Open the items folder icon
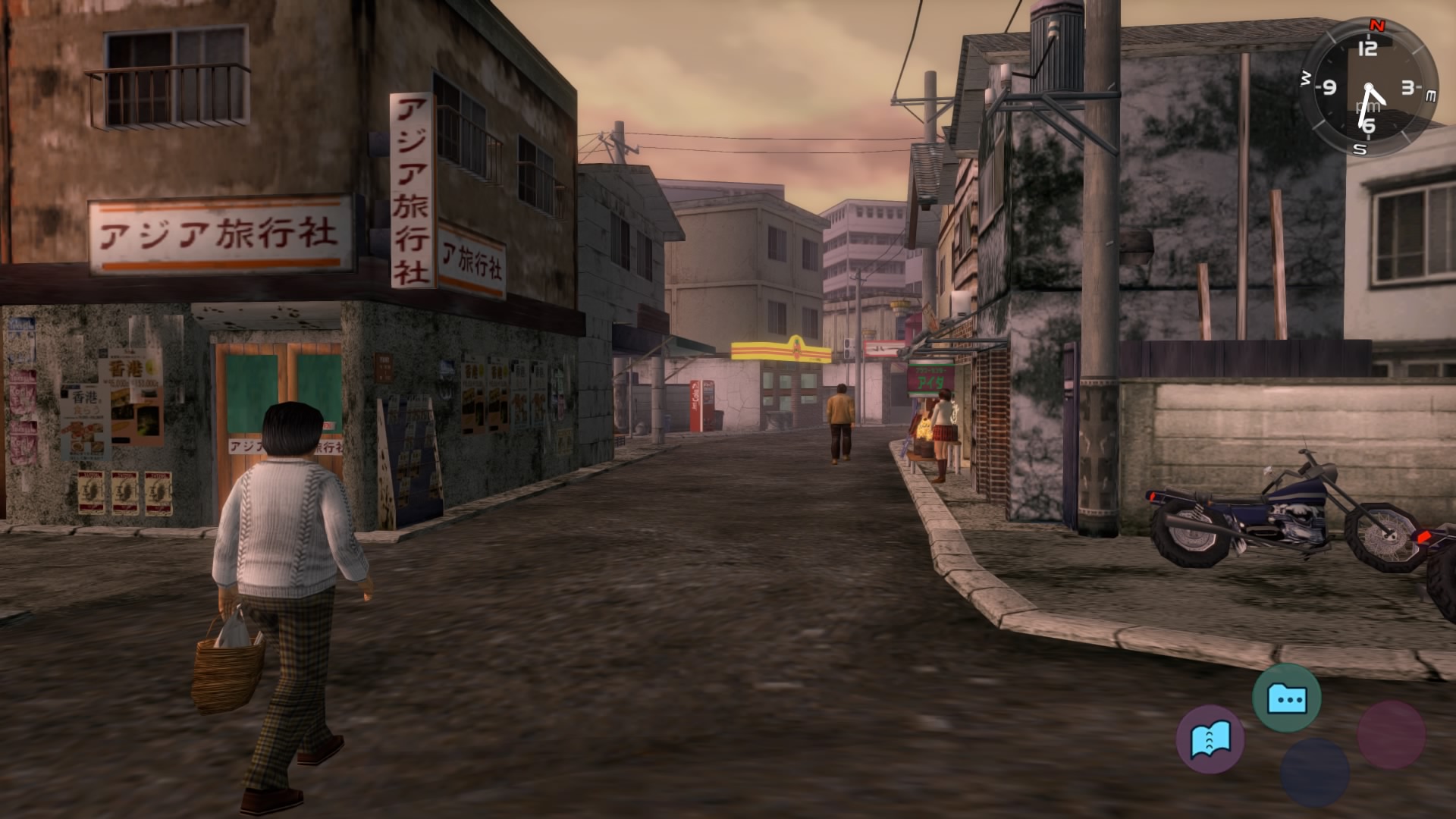This screenshot has width=1456, height=819. (1286, 698)
